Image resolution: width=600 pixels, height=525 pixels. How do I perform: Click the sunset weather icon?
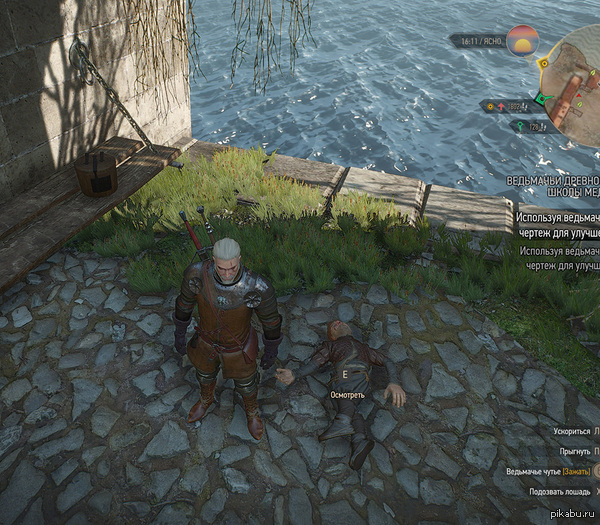click(x=522, y=41)
